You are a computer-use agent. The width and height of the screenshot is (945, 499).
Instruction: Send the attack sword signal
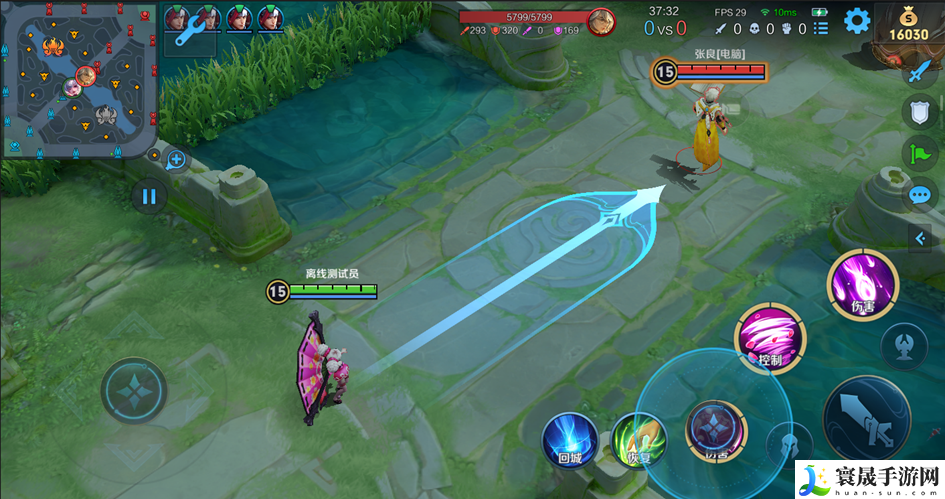918,71
